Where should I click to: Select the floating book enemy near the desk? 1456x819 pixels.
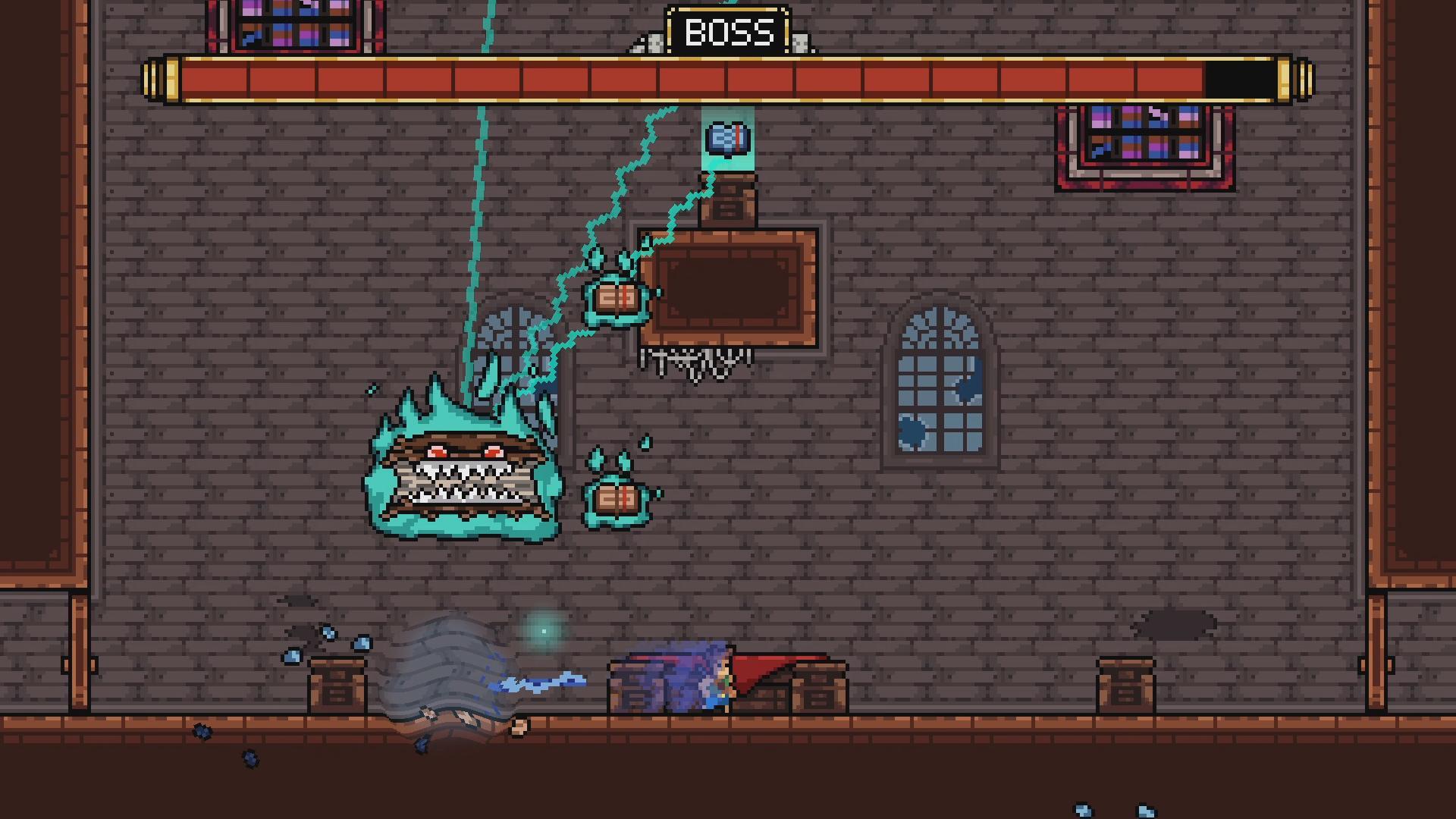tap(618, 300)
